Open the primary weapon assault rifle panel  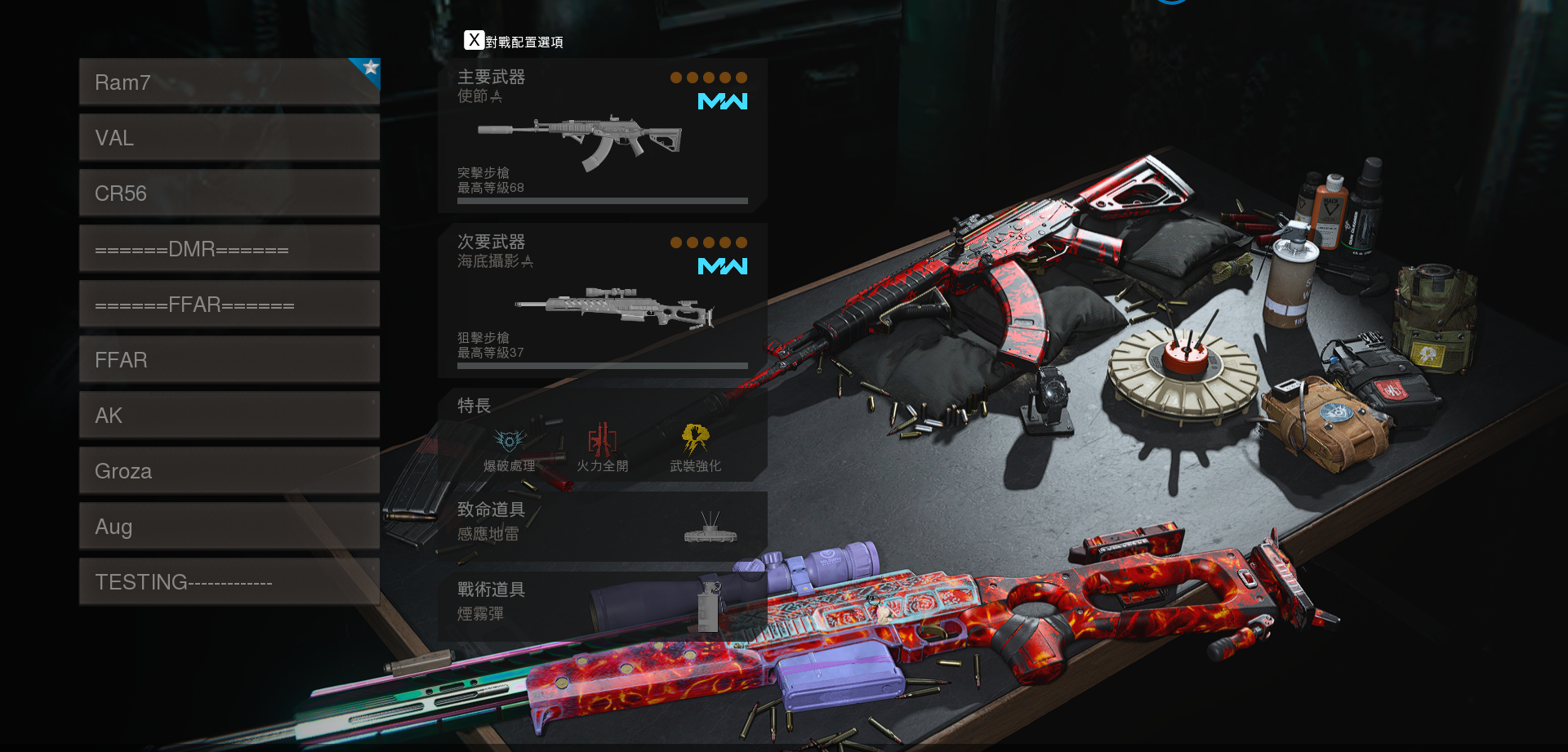click(602, 136)
